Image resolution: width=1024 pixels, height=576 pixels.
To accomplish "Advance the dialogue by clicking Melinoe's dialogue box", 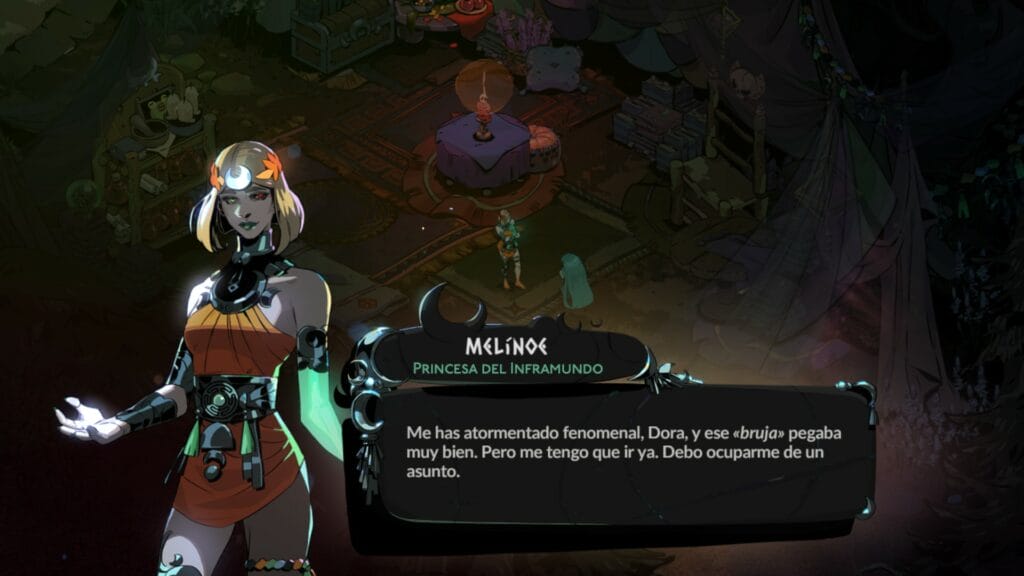I will point(610,453).
